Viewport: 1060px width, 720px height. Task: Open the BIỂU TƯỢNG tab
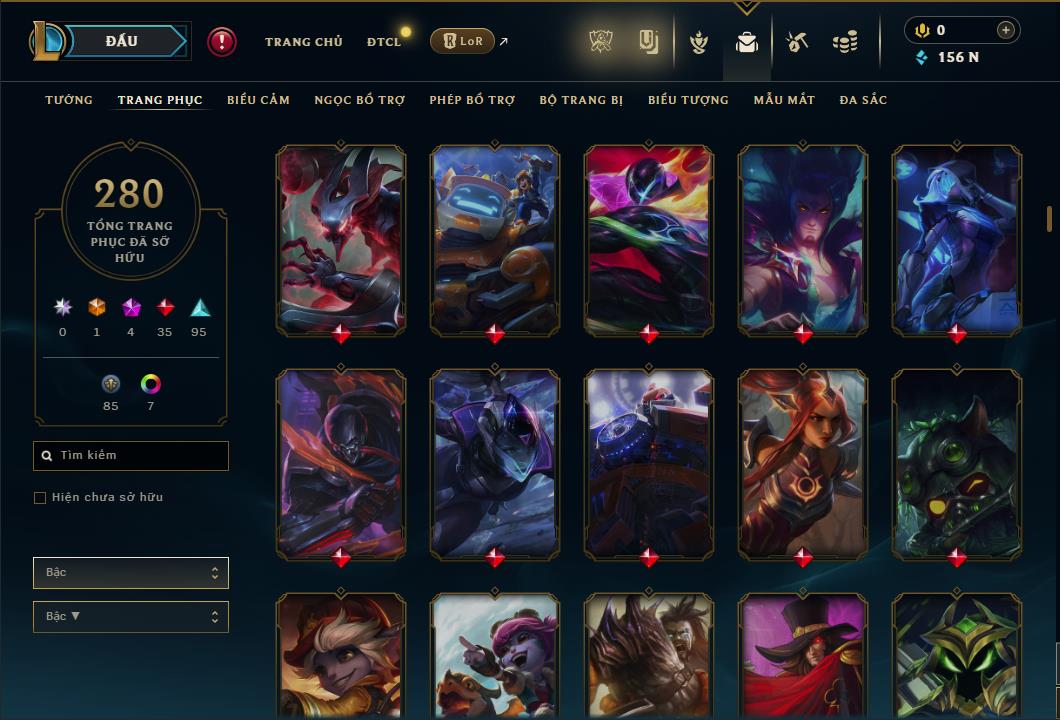point(688,100)
